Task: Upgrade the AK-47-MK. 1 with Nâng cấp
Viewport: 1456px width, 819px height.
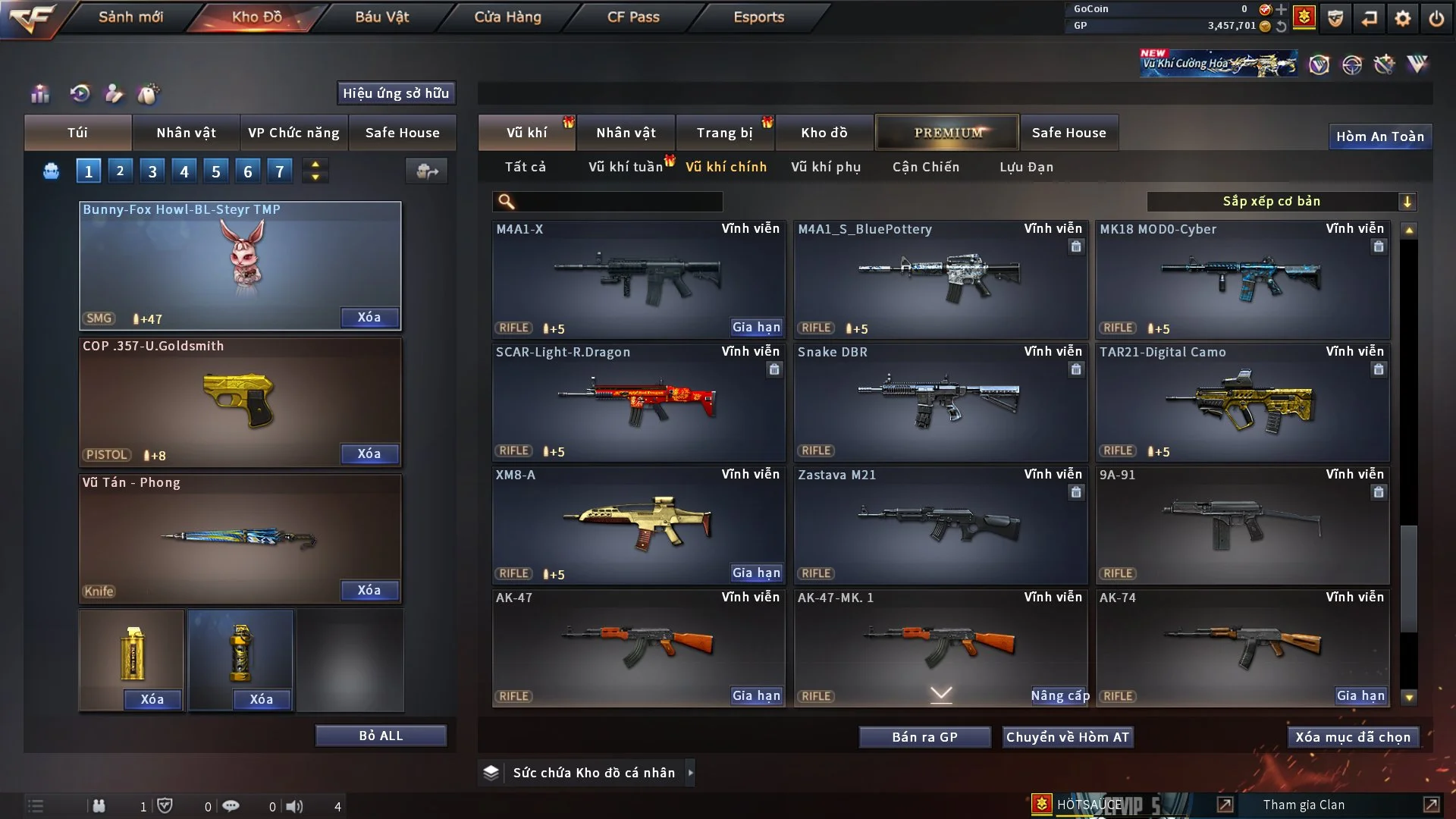Action: click(x=1059, y=696)
